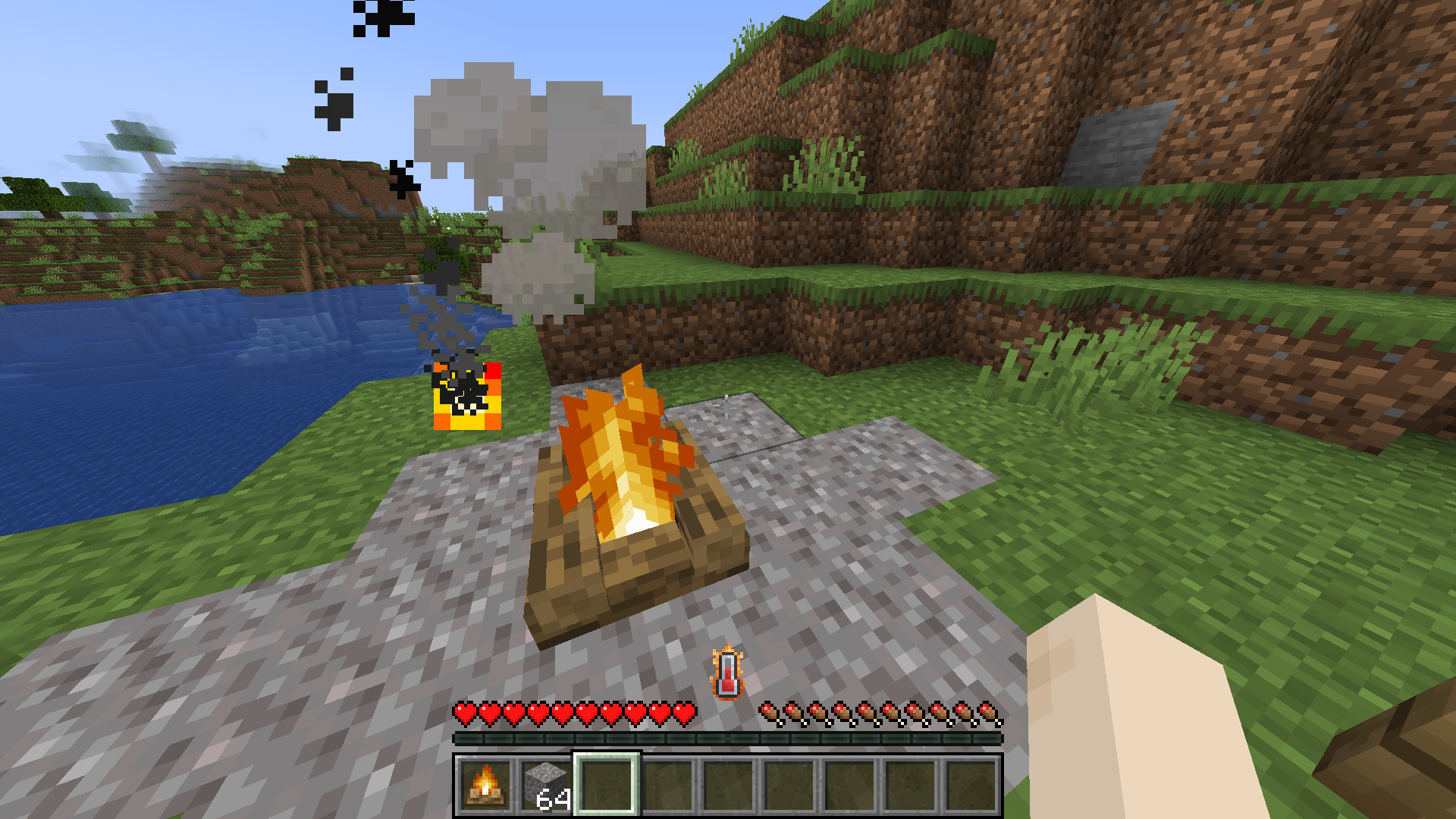Click the rightmost heart in the health bar
1456x819 pixels.
[x=687, y=713]
